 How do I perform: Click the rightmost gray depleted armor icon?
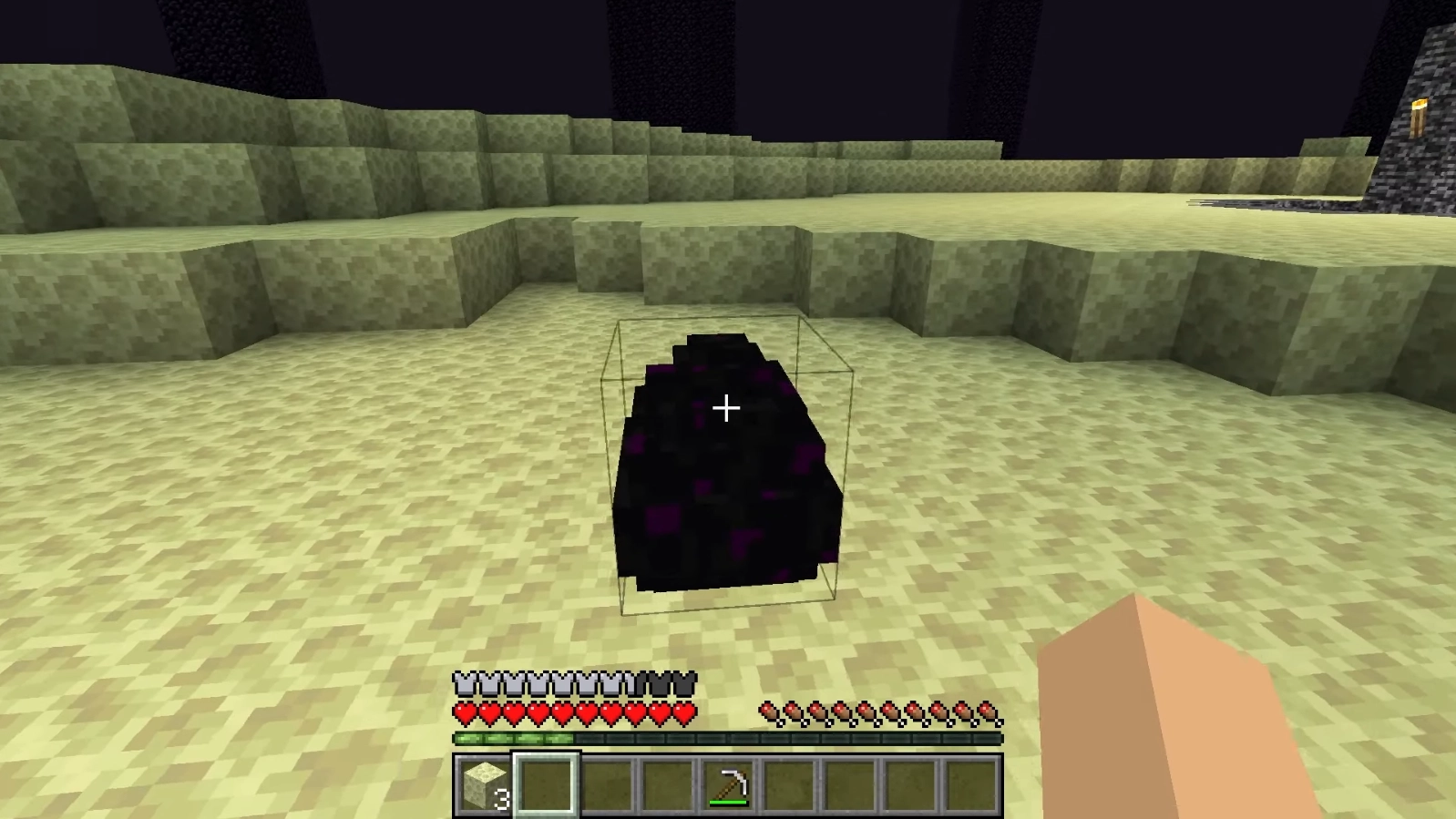click(686, 681)
